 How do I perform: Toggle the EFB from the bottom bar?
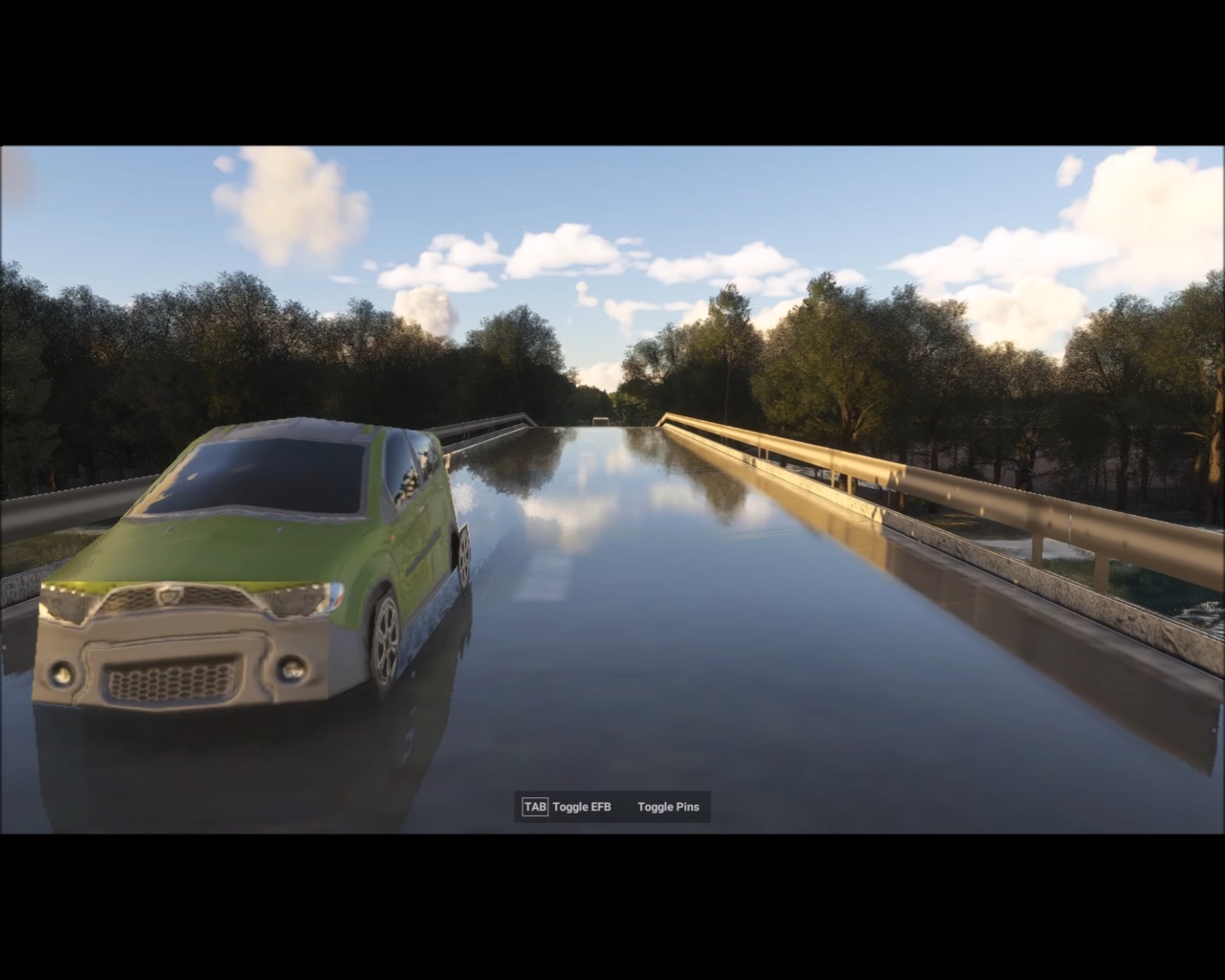(568, 807)
